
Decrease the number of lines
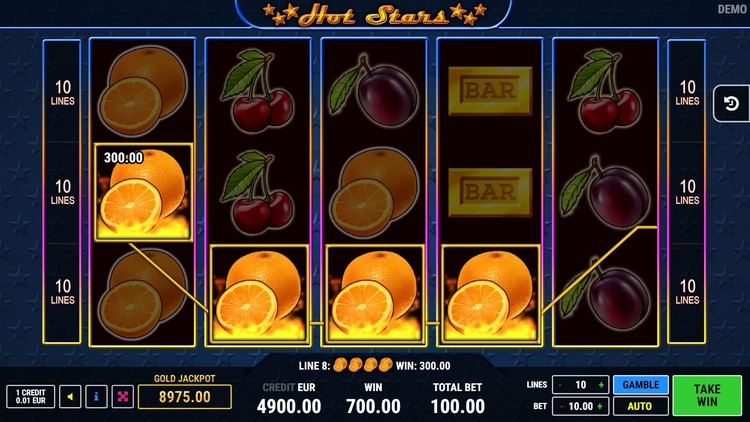(561, 385)
